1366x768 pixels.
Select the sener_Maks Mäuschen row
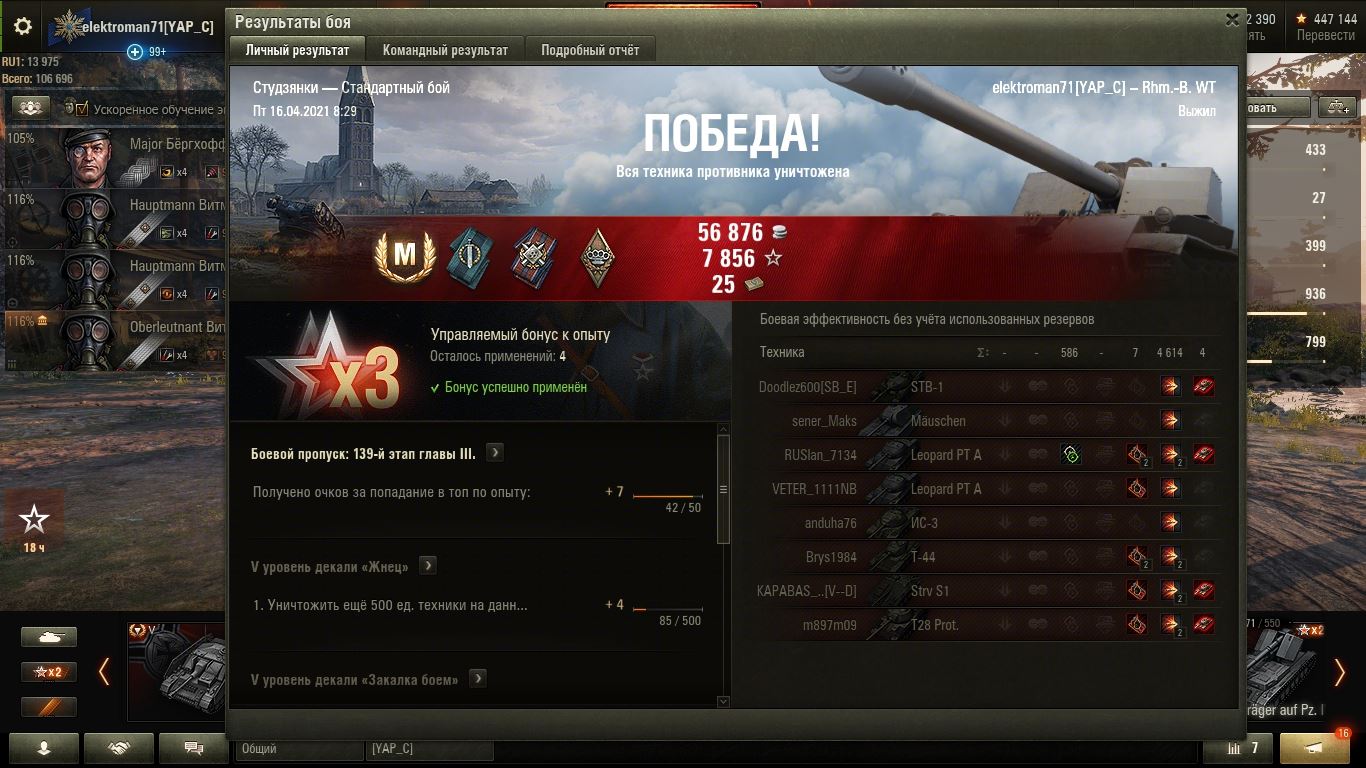point(985,421)
